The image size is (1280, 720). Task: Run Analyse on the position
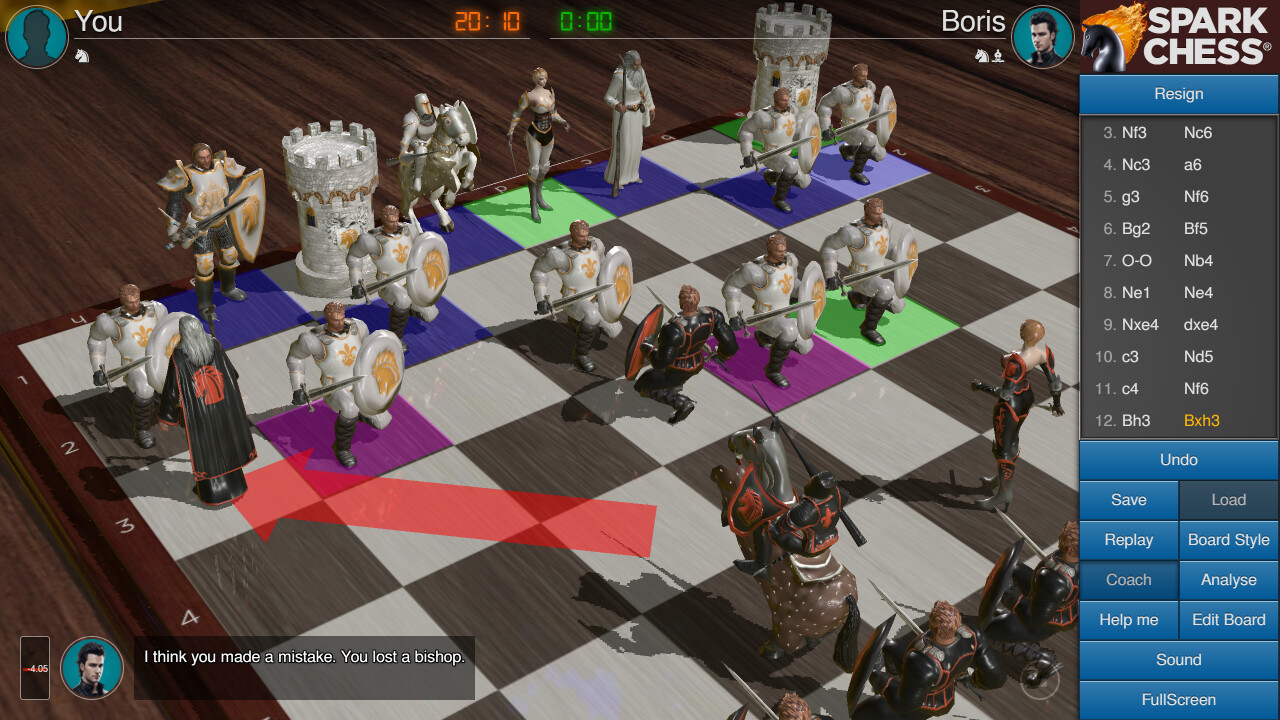tap(1228, 580)
